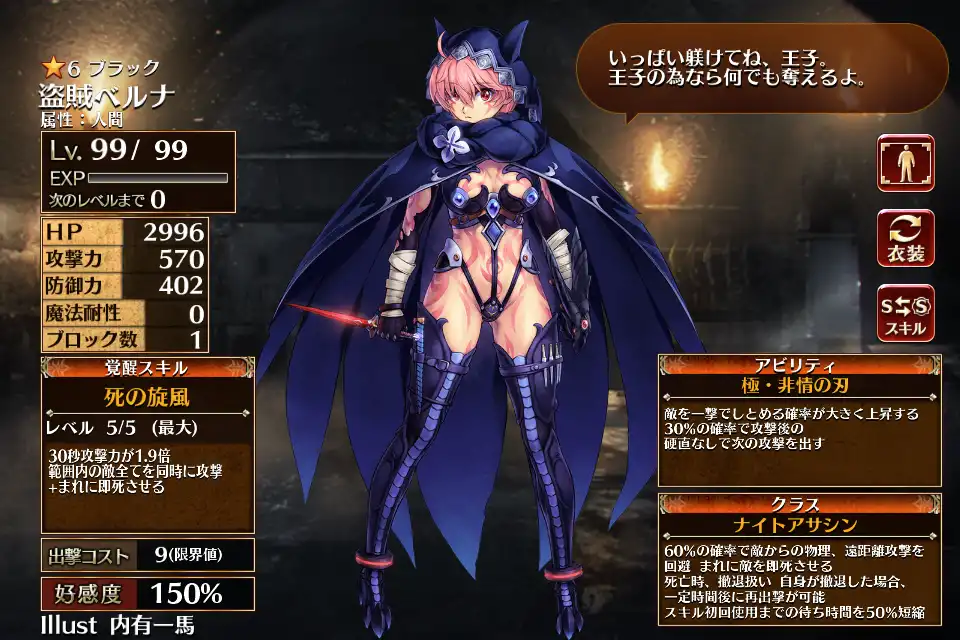Click the character silhouette view button
The height and width of the screenshot is (640, 960).
905,162
